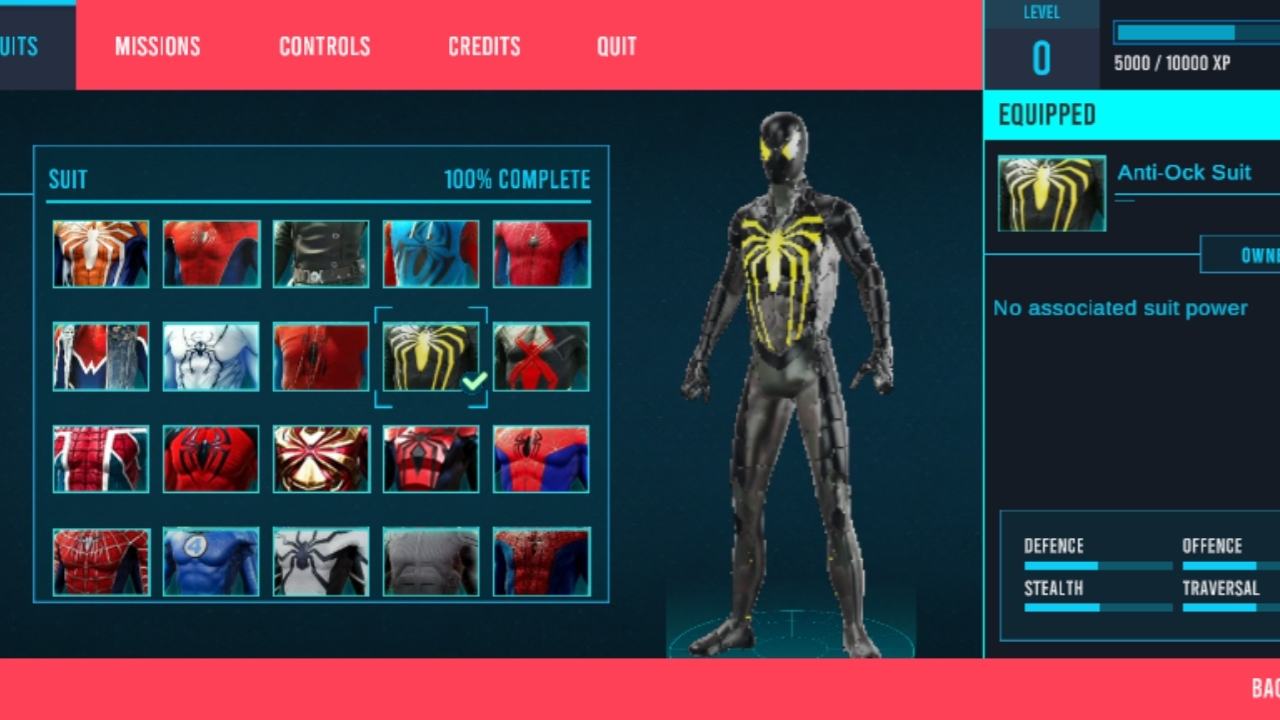This screenshot has height=720, width=1280.
Task: Click the equipped Anti-Ock Suit preview icon
Action: point(1052,193)
